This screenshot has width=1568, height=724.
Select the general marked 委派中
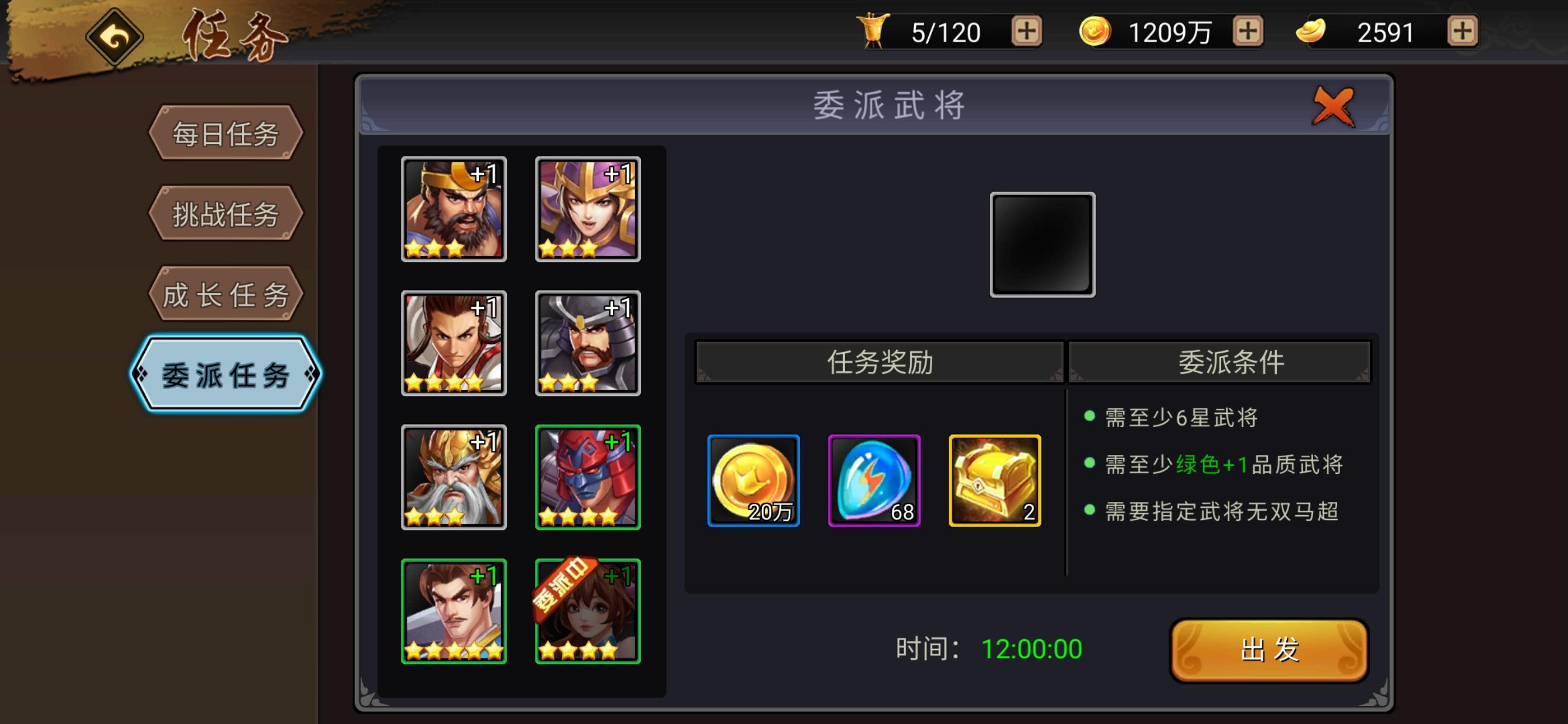tap(587, 612)
